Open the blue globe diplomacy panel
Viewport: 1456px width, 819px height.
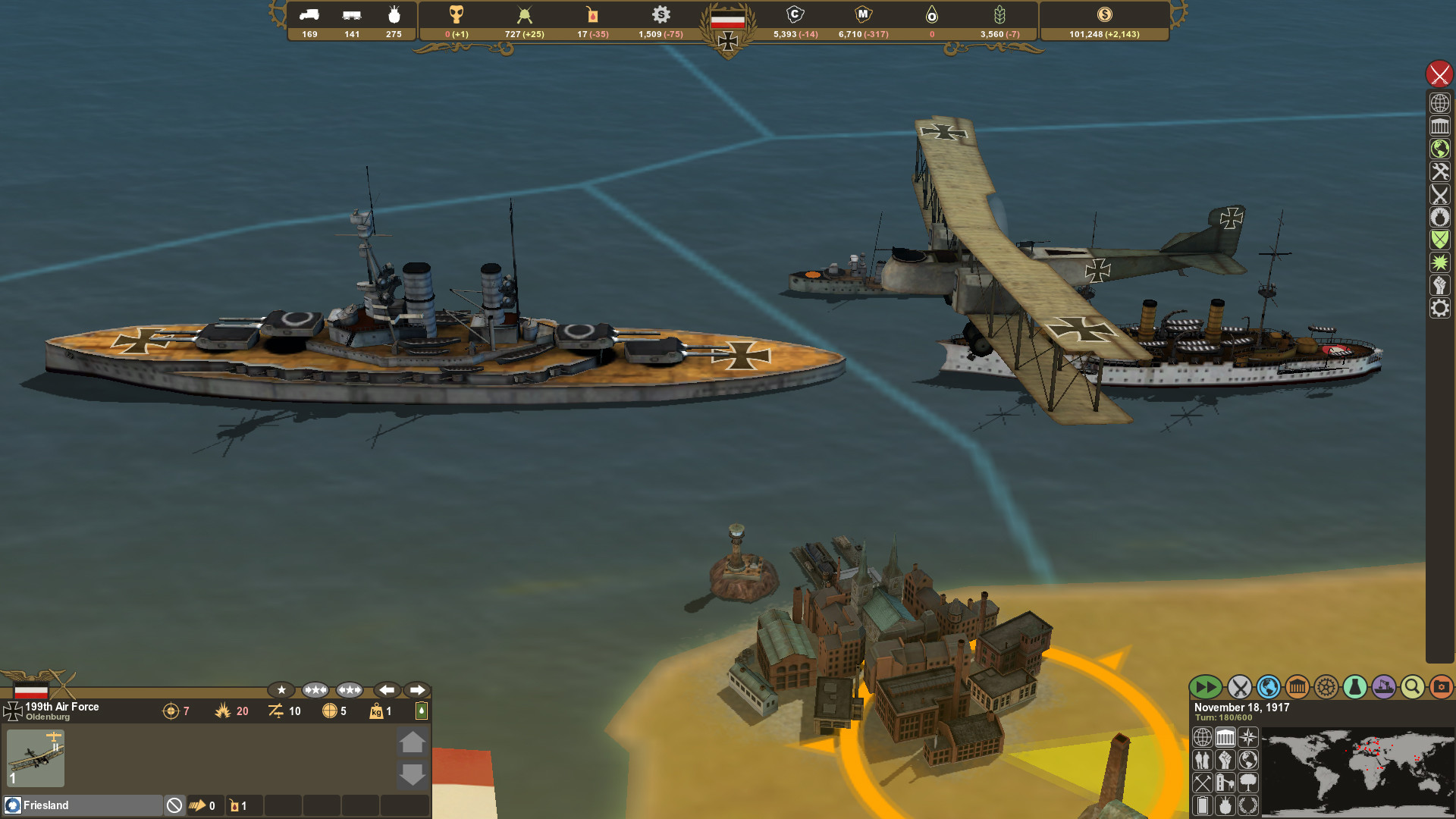point(1268,687)
